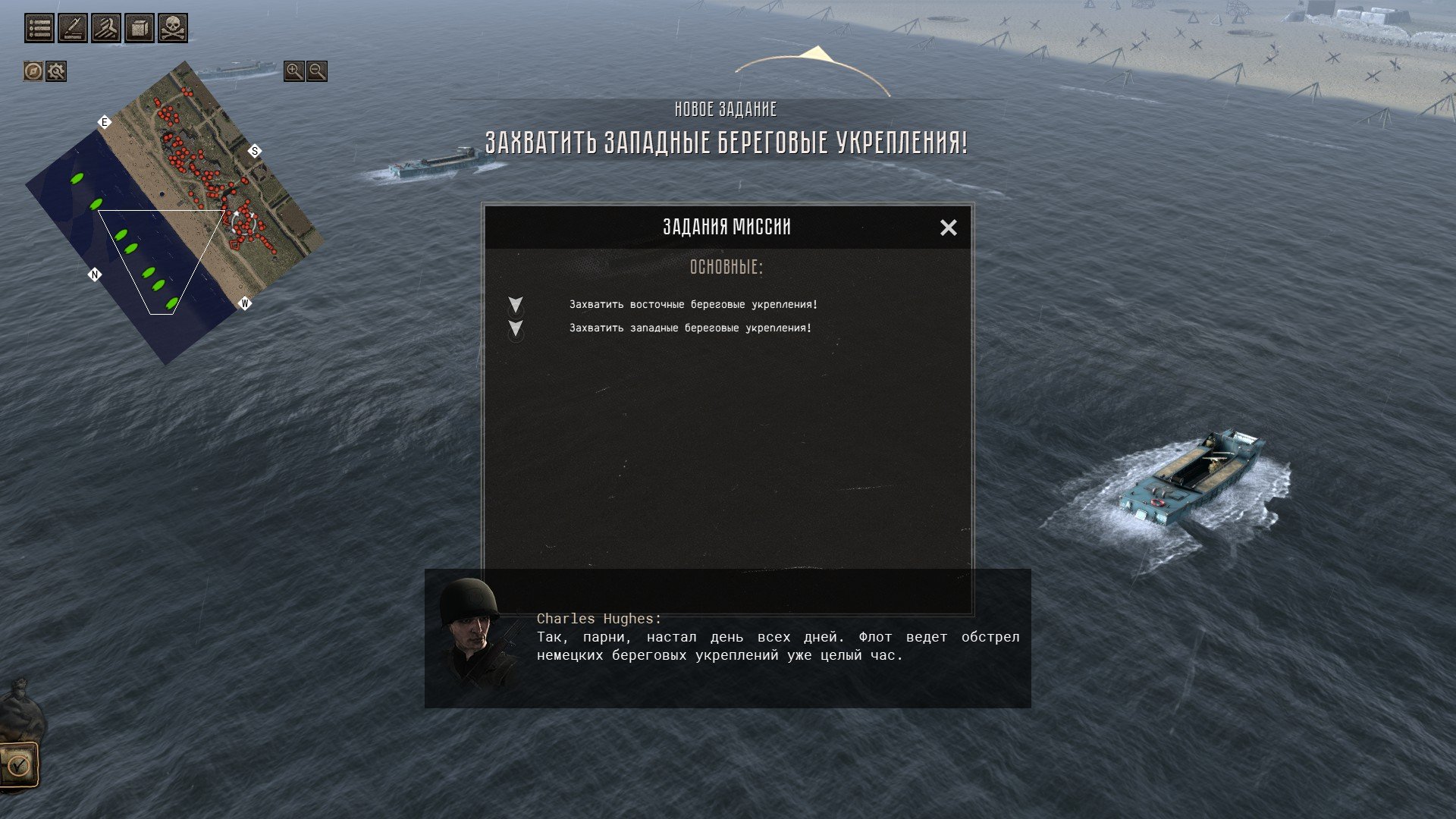
Task: Click the checkmark button in the corner
Action: [x=19, y=765]
